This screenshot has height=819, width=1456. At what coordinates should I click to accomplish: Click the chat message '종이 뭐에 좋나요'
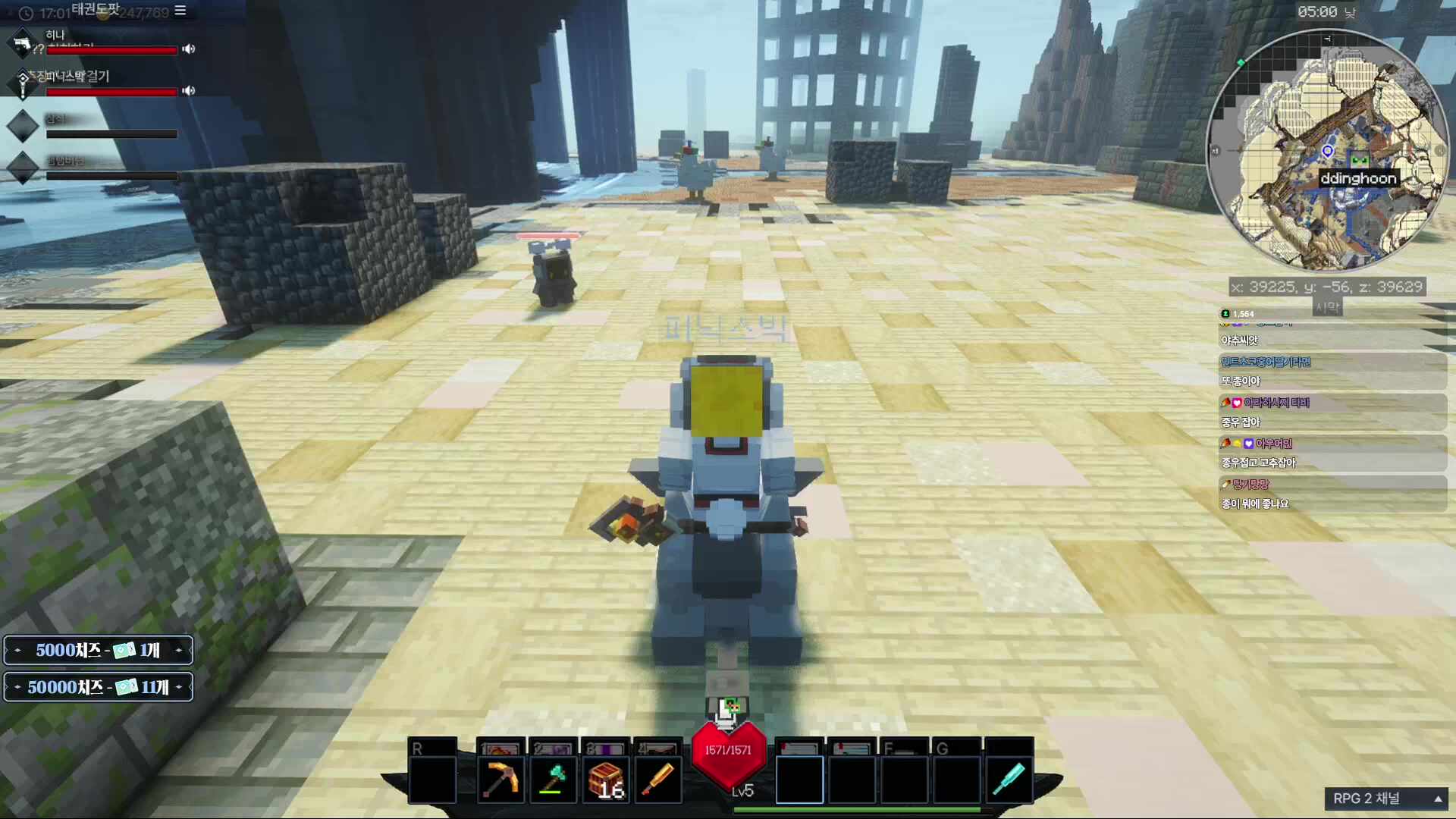coord(1255,504)
